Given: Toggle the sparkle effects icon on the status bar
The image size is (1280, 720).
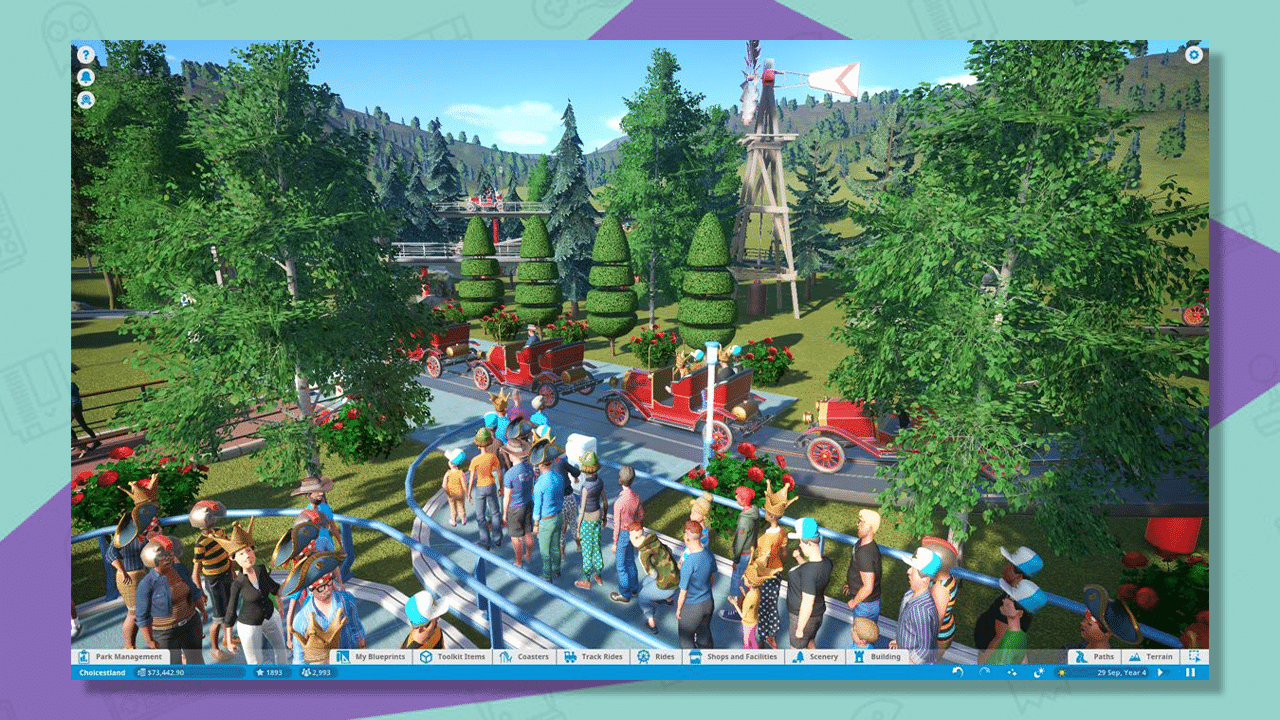Looking at the screenshot, I should (x=1012, y=671).
